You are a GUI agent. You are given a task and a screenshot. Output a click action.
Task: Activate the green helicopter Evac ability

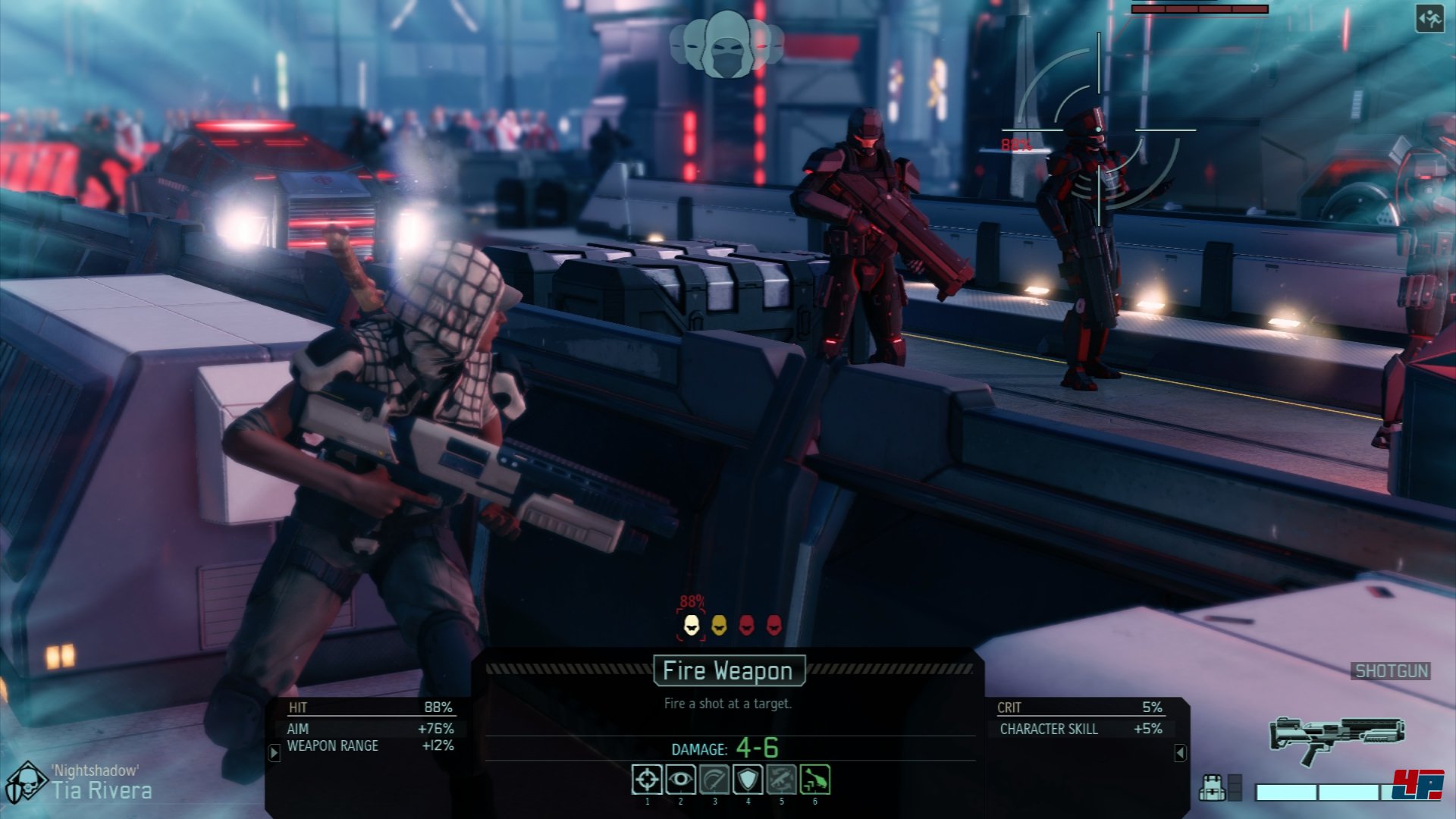[815, 780]
